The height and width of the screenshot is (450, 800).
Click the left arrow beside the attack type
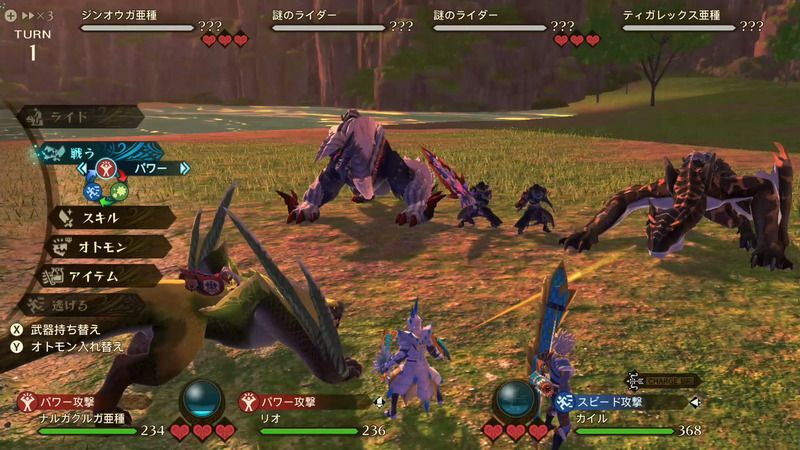coord(82,168)
